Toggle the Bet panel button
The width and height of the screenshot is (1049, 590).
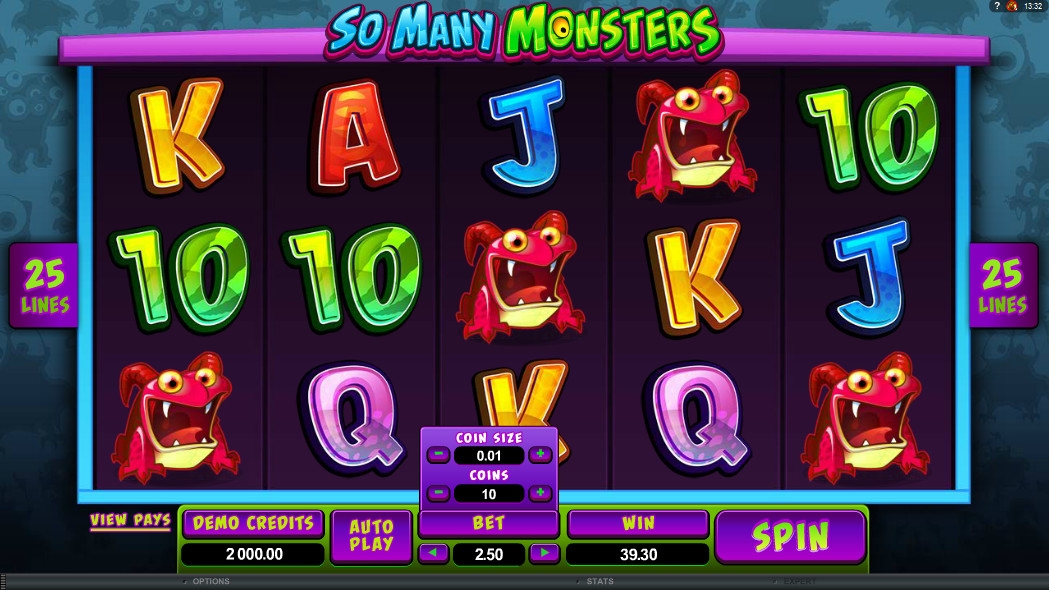click(489, 523)
